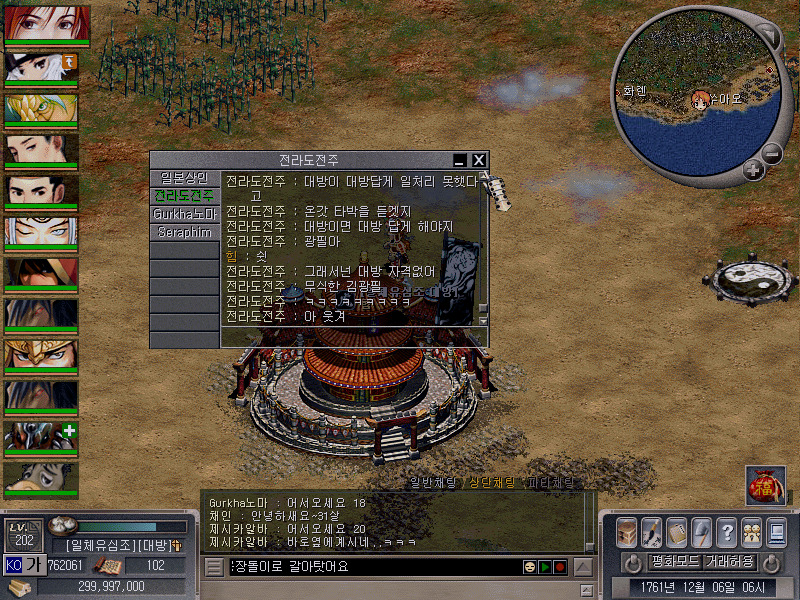800x600 pixels.
Task: Open the computer system menu icon
Action: point(776,531)
